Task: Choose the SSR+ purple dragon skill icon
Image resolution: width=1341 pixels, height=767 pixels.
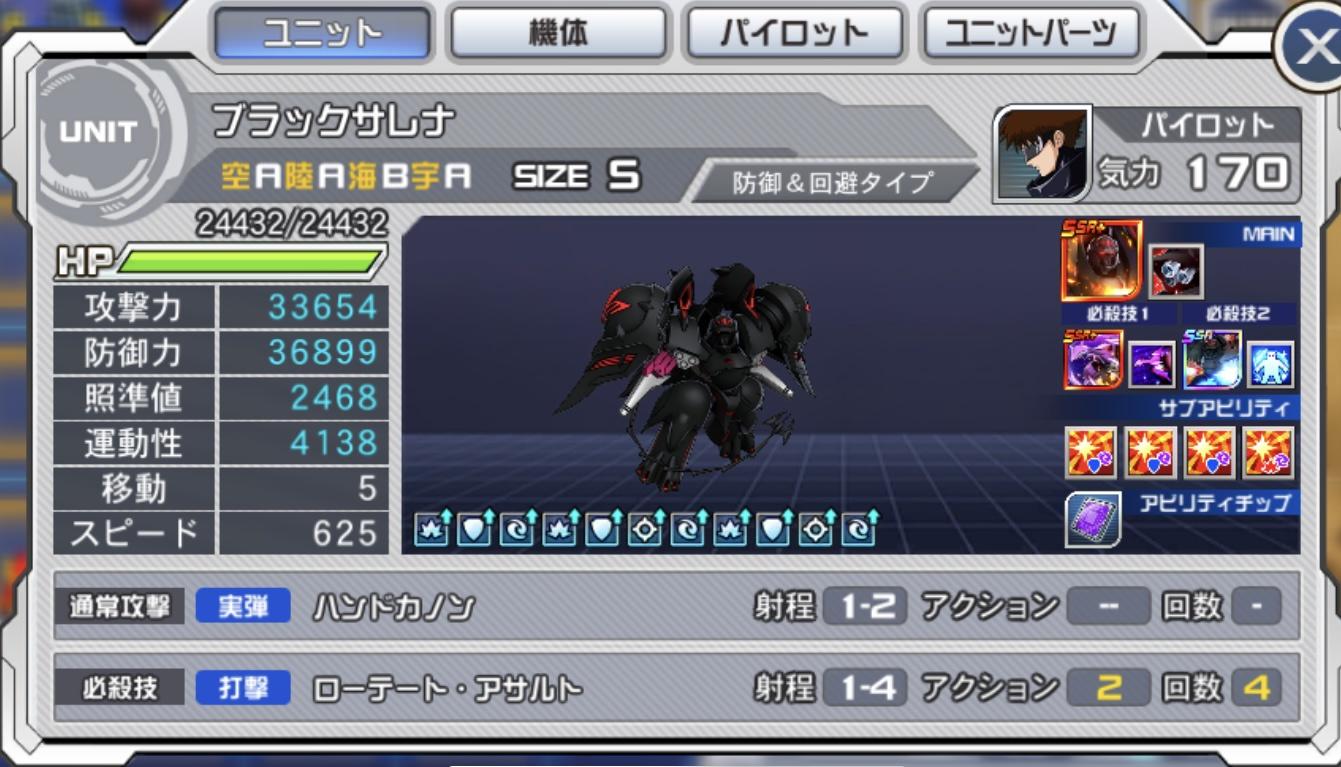Action: pos(1092,360)
